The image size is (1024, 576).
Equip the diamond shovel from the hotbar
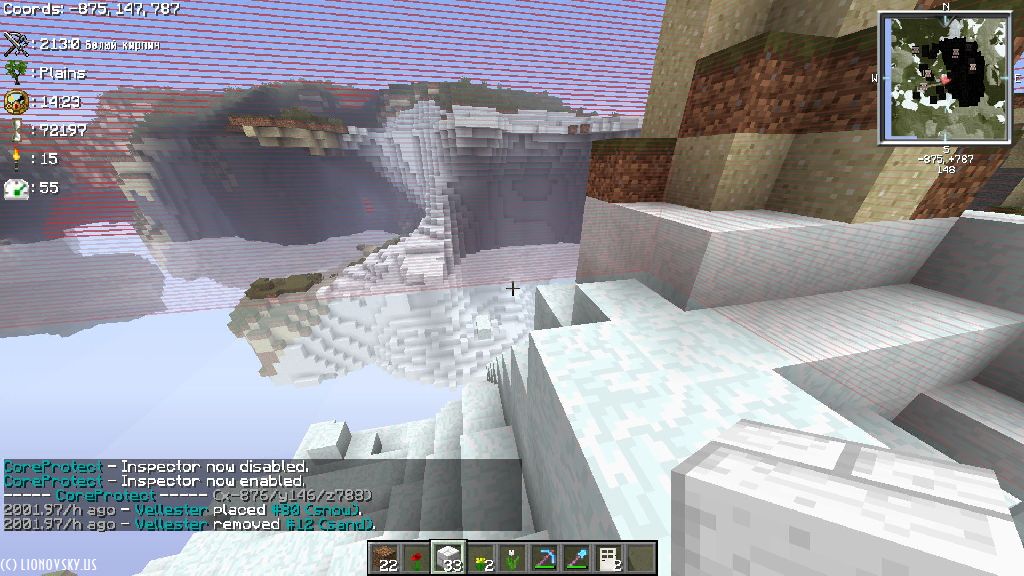tap(577, 557)
